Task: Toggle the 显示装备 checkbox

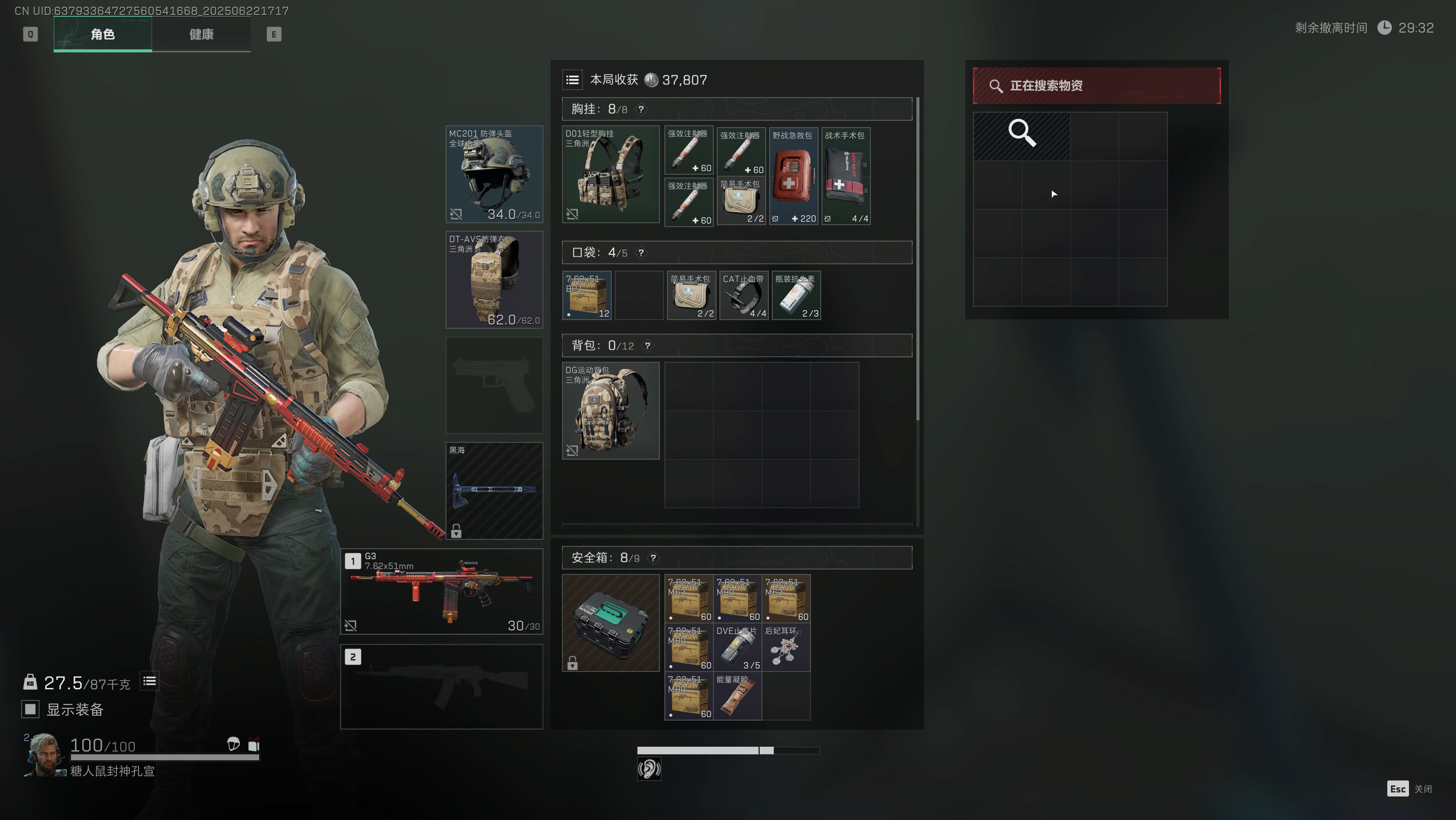Action: coord(30,709)
